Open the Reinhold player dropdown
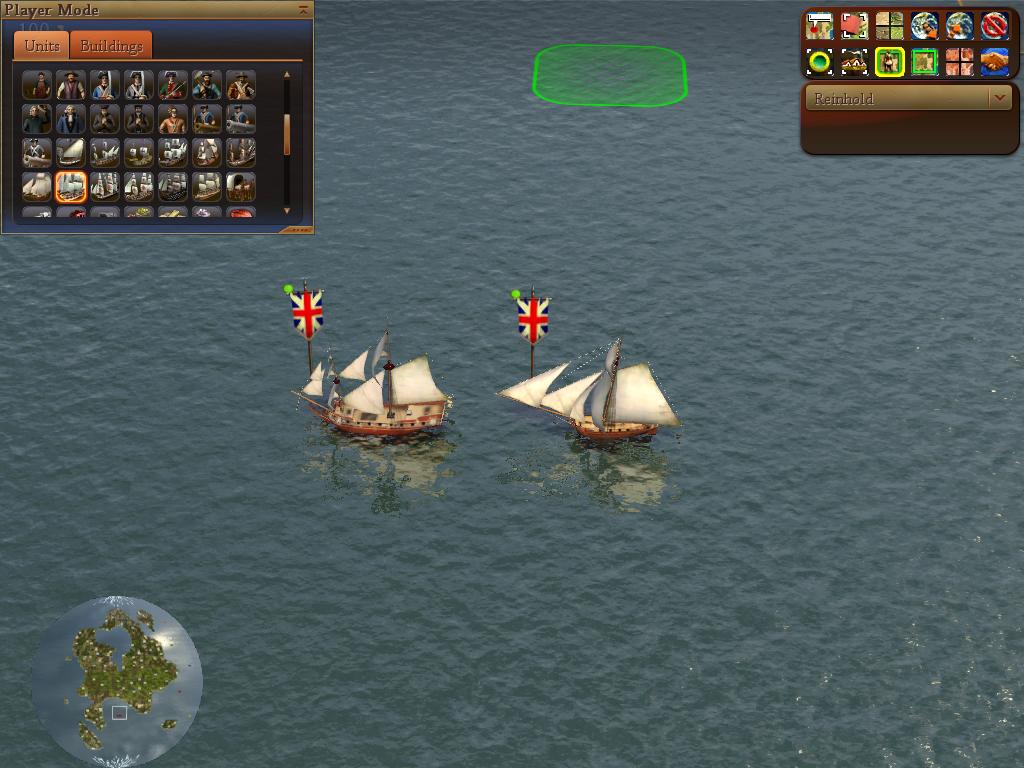The image size is (1024, 768). pyautogui.click(x=1000, y=98)
